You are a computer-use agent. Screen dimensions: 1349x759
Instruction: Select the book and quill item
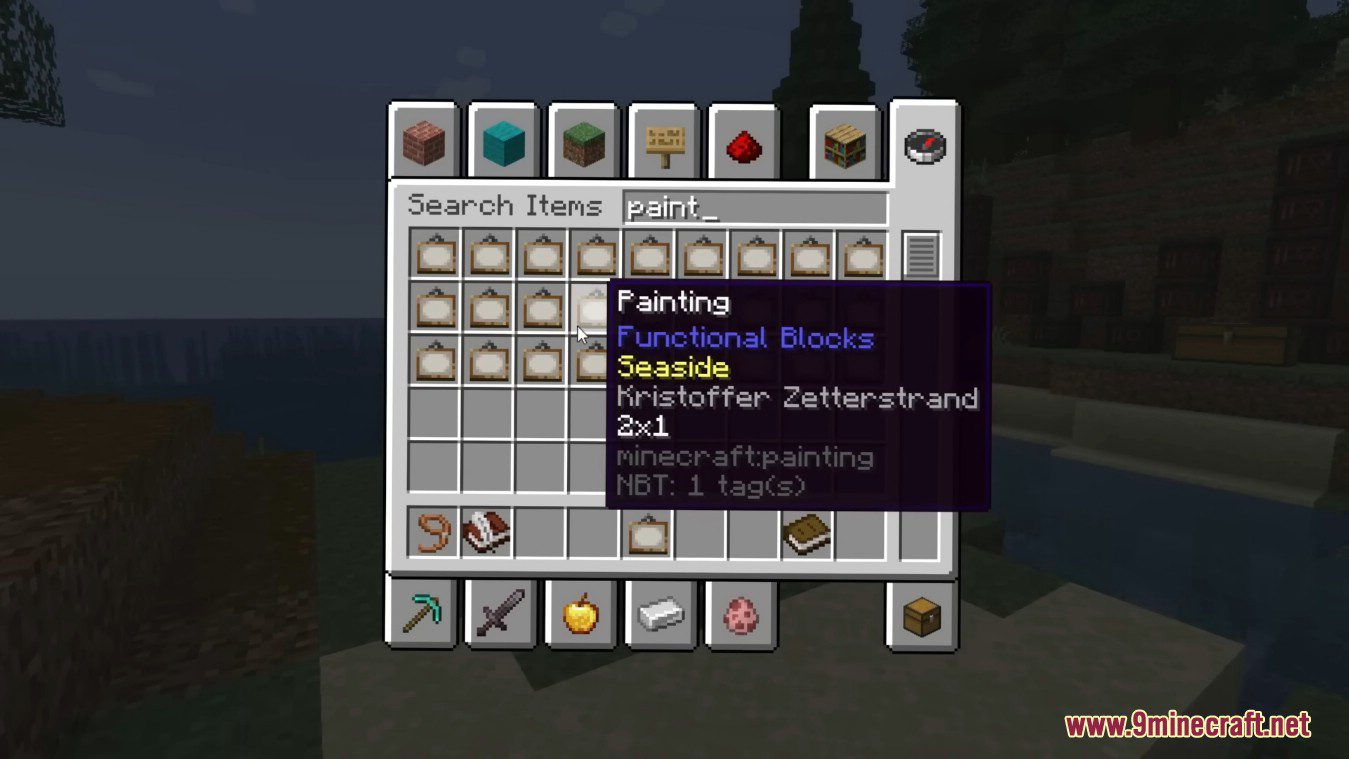(804, 533)
